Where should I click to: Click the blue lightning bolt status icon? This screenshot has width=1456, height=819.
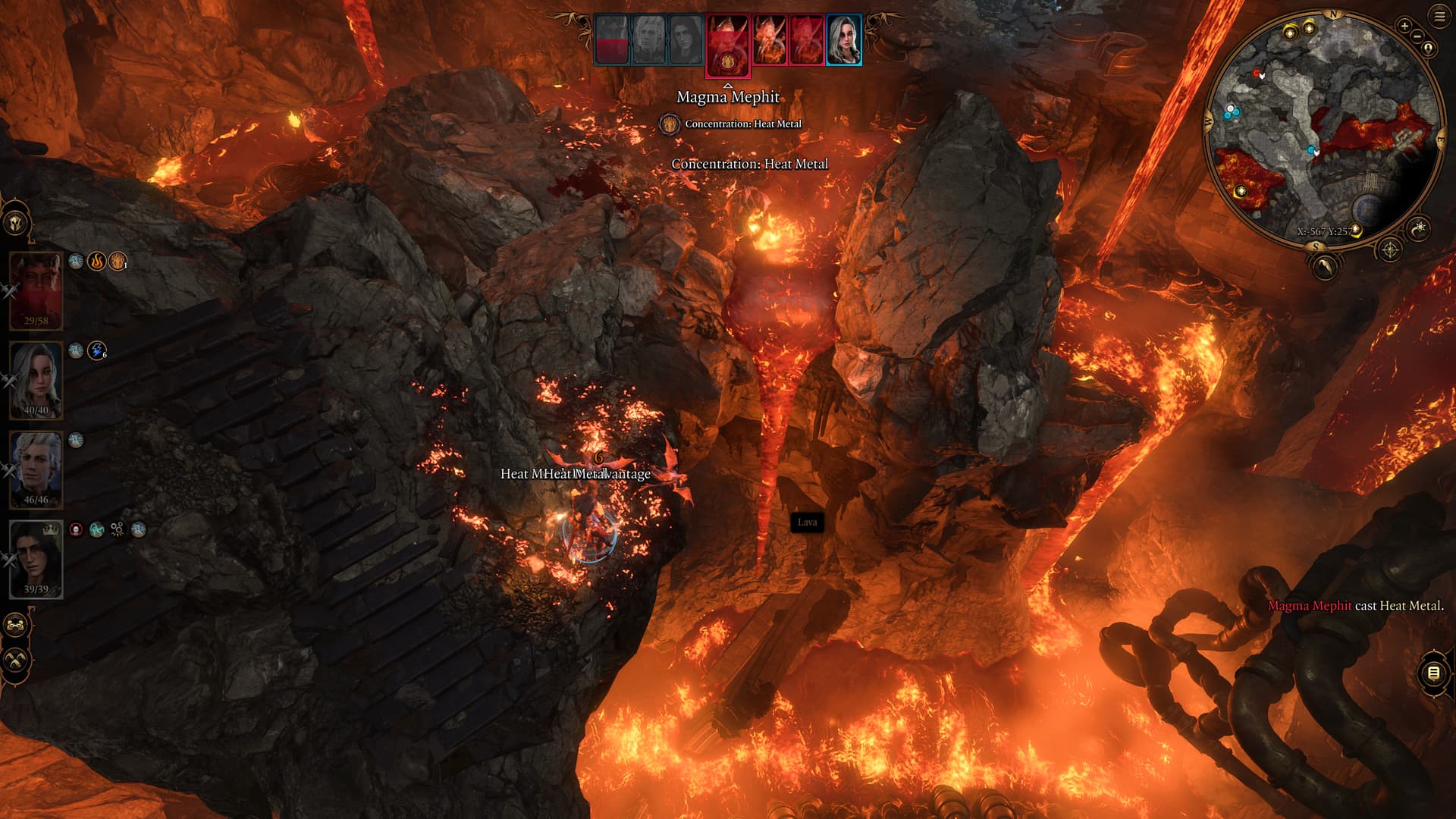[x=96, y=350]
